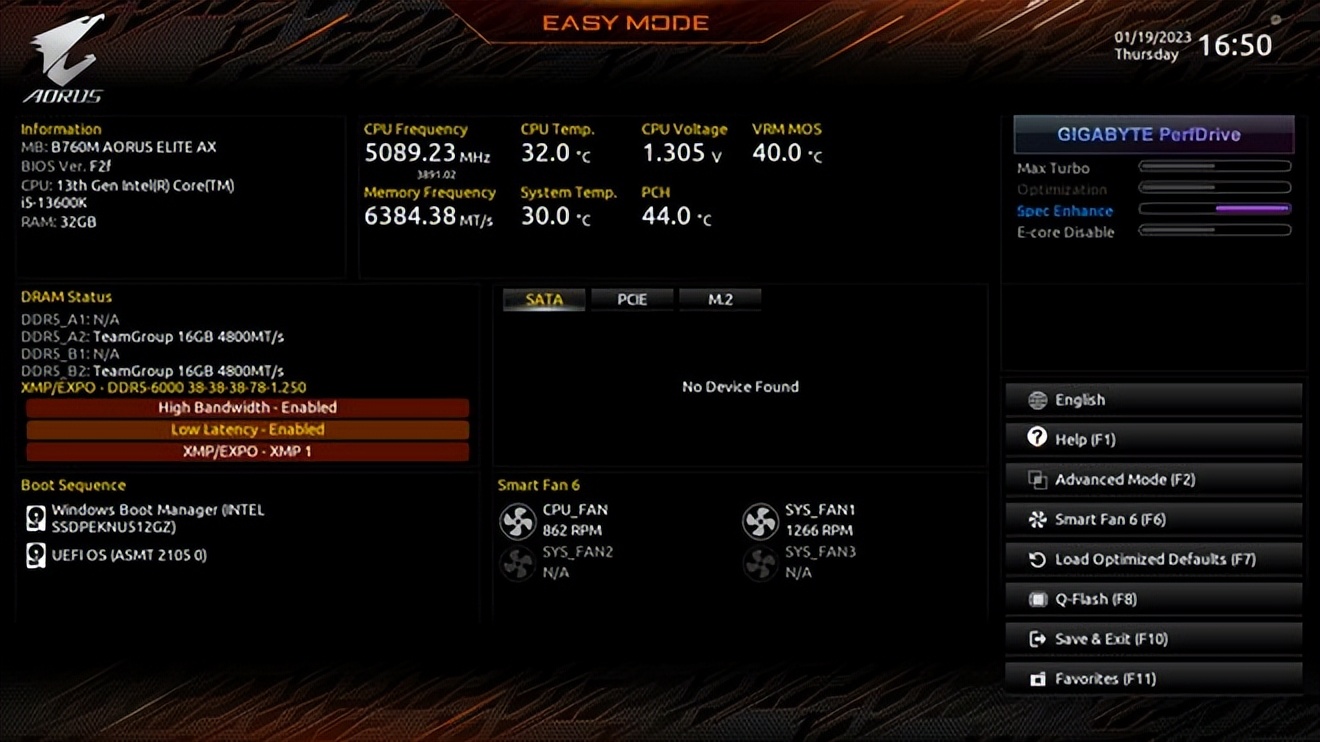The width and height of the screenshot is (1320, 742).
Task: Launch Q-Flash (F8) utility
Action: click(x=1153, y=599)
